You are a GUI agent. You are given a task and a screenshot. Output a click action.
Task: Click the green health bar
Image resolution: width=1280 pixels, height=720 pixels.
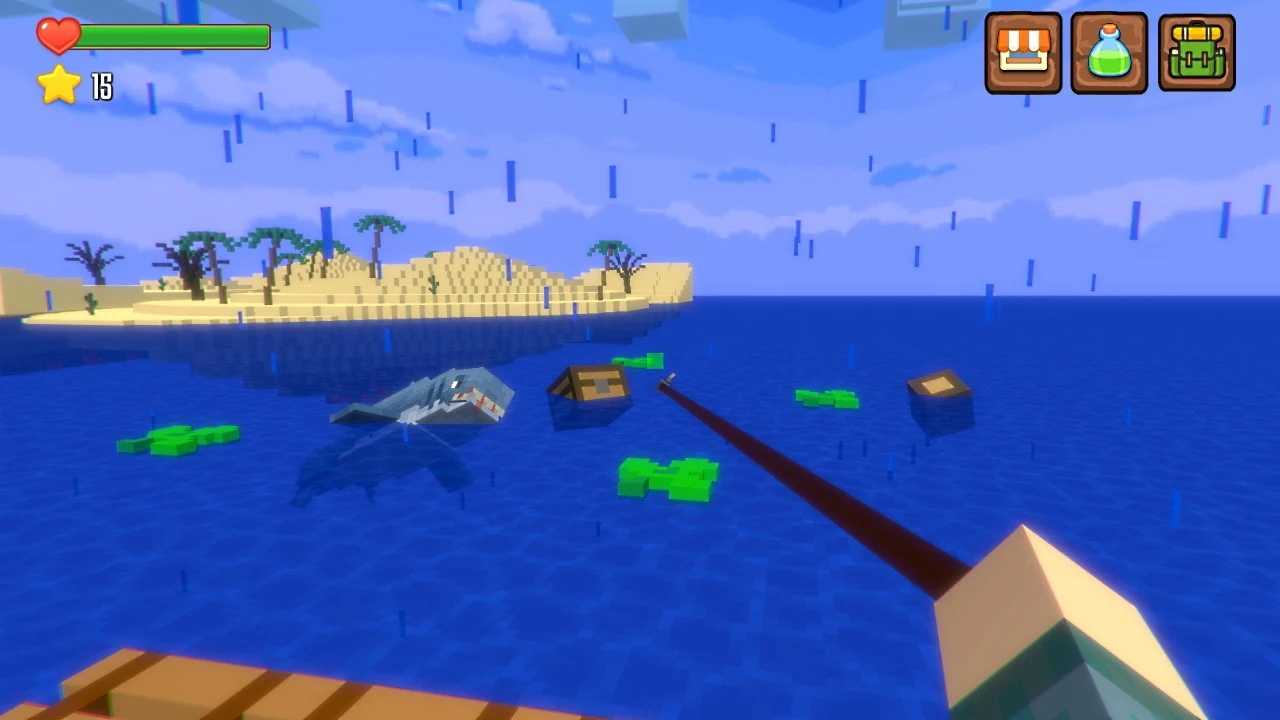[x=175, y=36]
